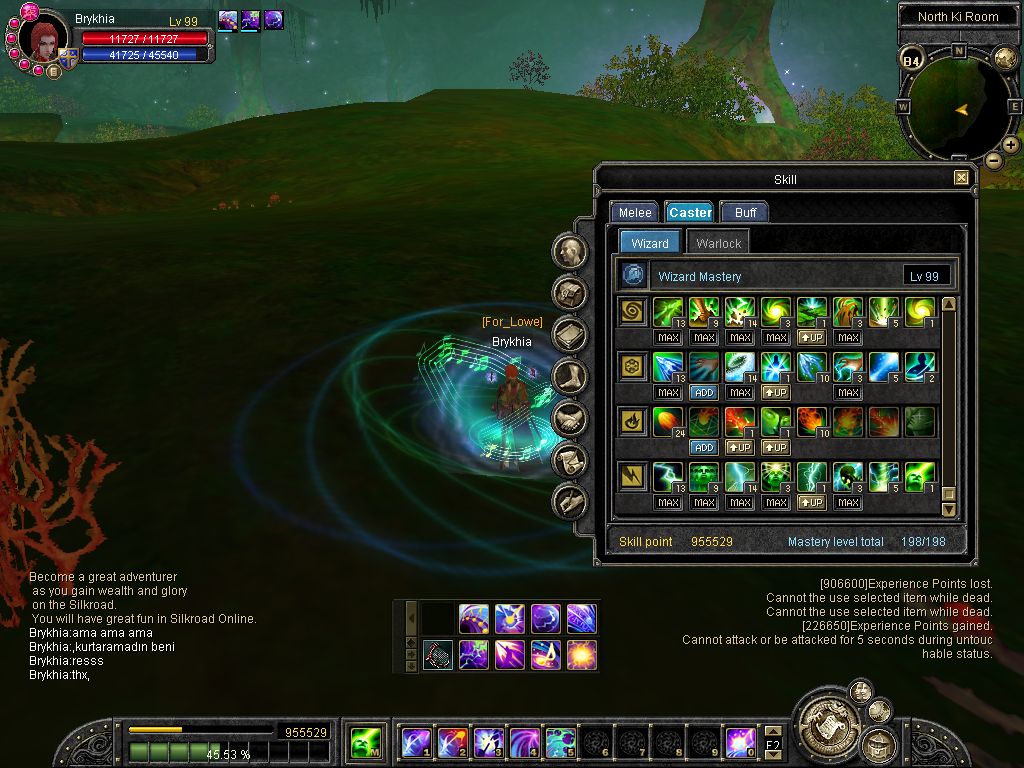Open the treasure chest inventory side button

pos(570,293)
